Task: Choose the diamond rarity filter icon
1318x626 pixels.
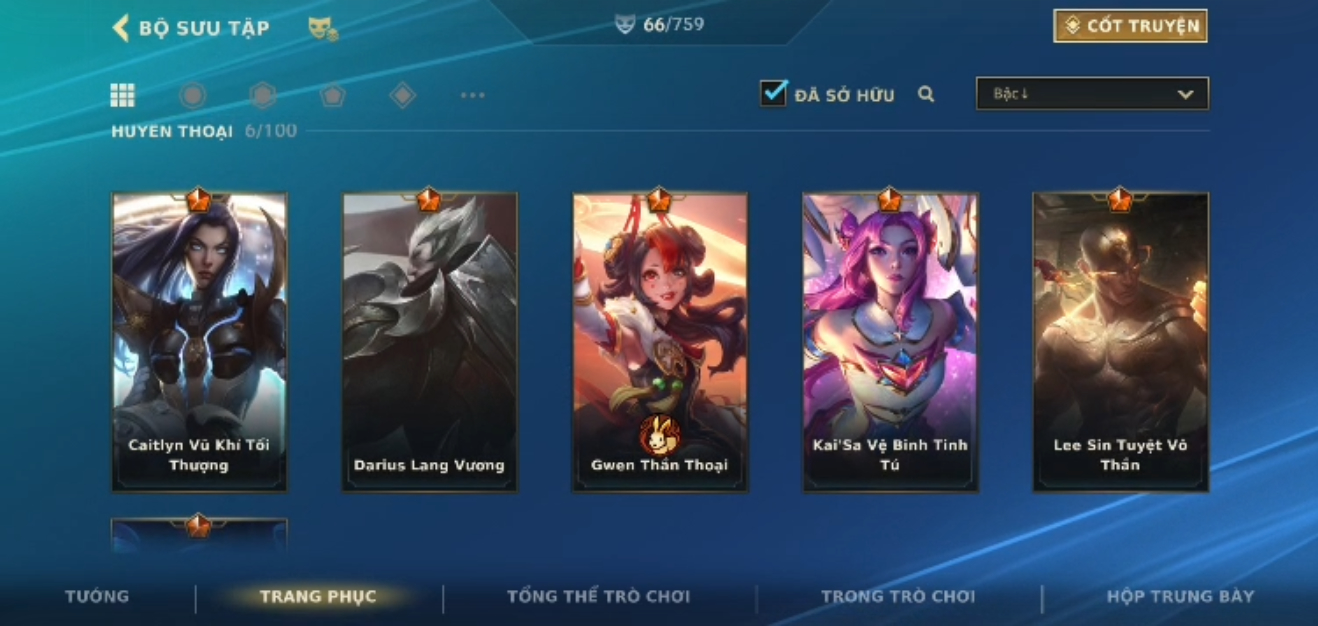Action: click(x=402, y=95)
